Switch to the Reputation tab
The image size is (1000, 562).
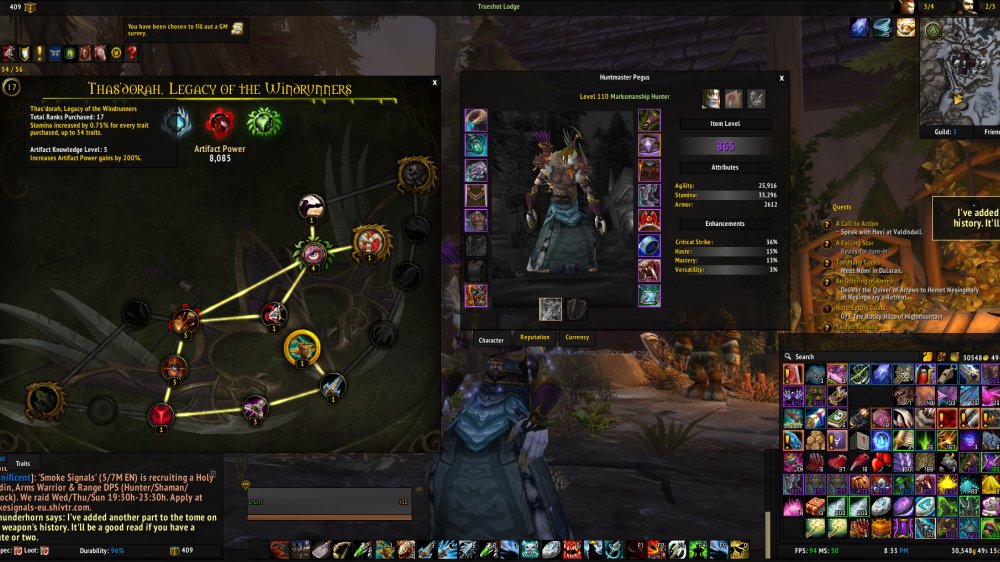point(535,338)
